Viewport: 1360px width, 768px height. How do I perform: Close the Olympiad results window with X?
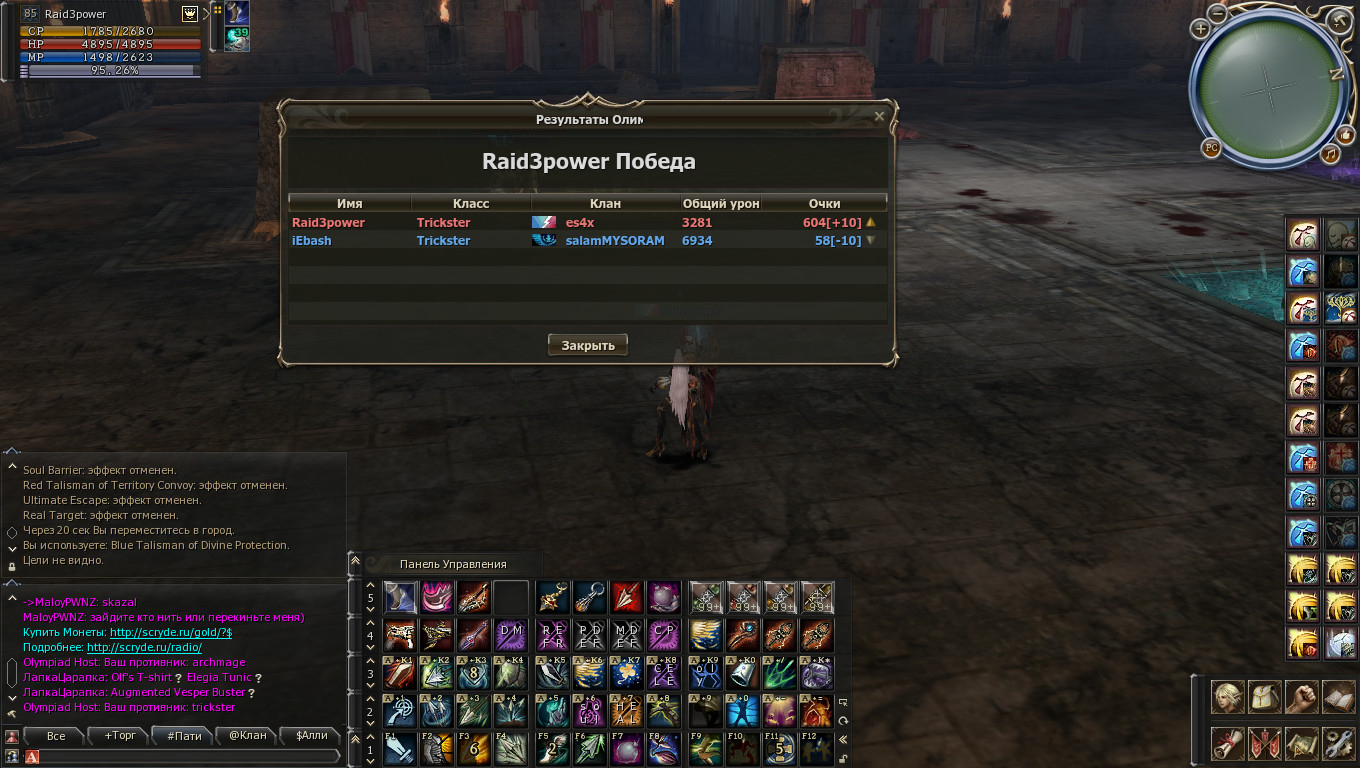[879, 116]
